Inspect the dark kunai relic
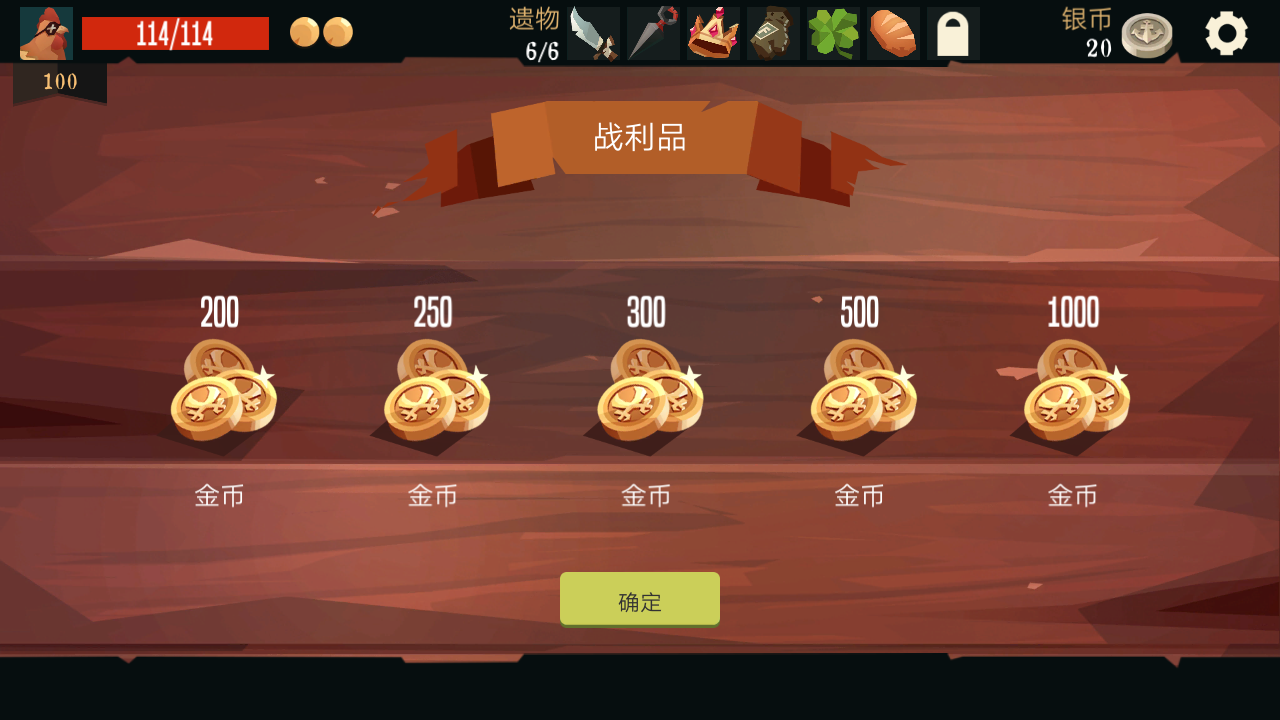 (x=652, y=33)
